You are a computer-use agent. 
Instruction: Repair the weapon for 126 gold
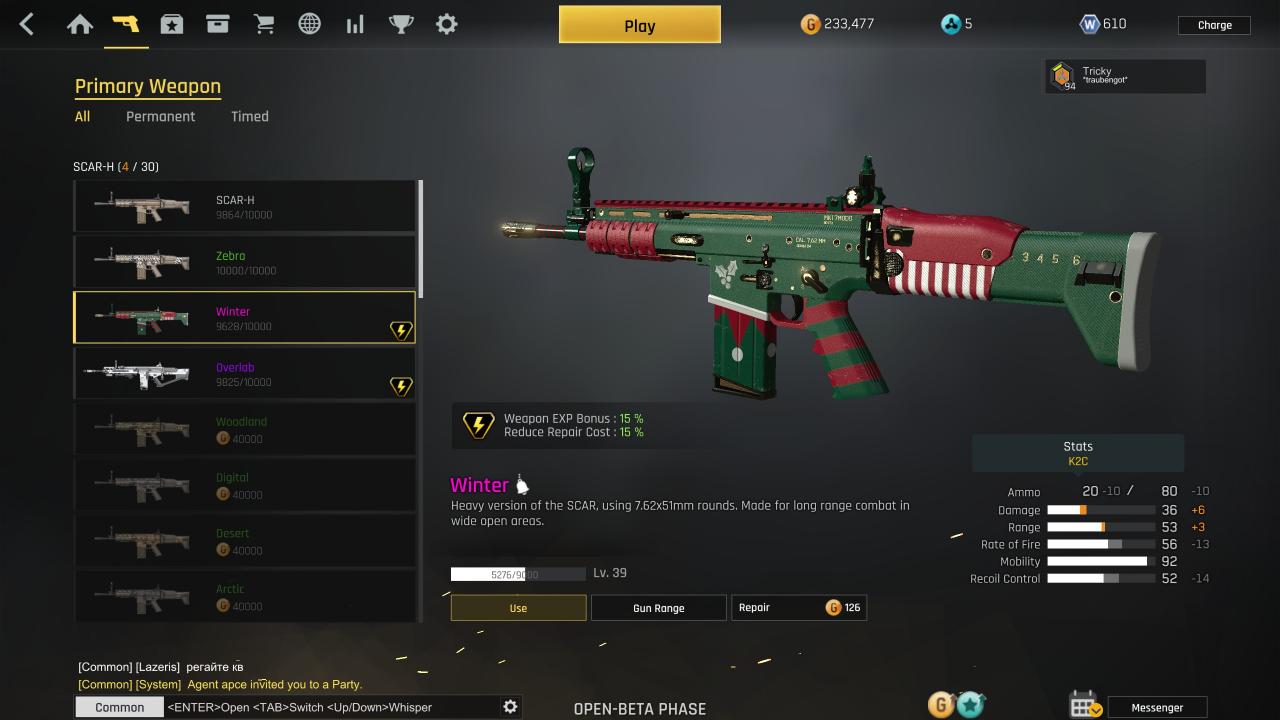pyautogui.click(x=798, y=608)
